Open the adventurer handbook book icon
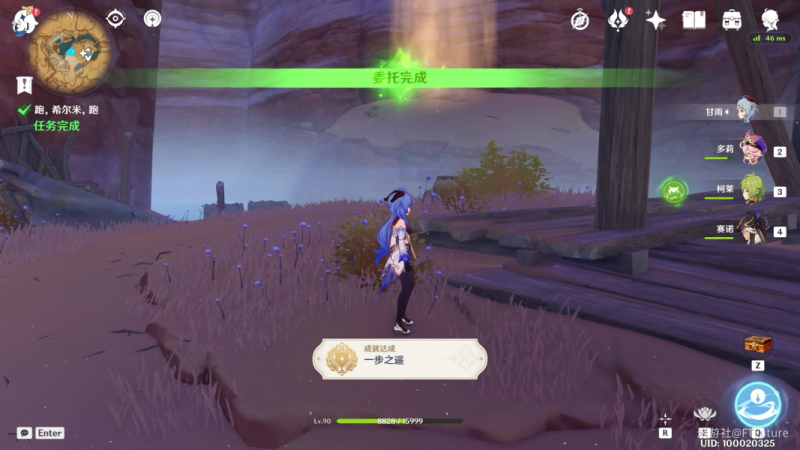This screenshot has width=800, height=450. [694, 19]
